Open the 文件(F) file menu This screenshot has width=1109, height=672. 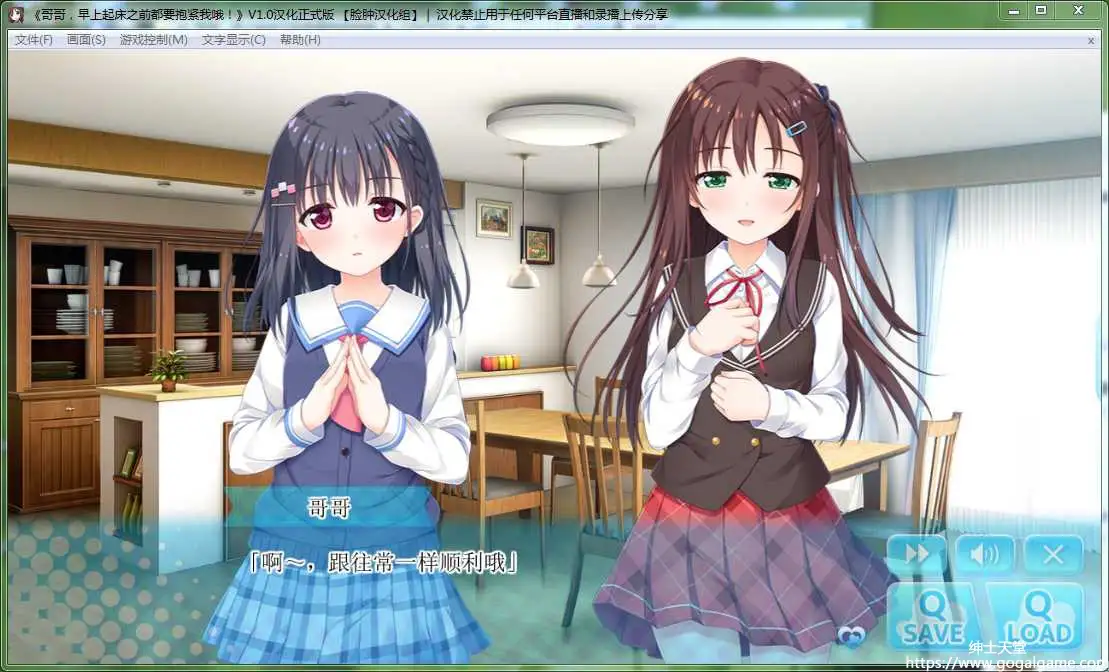point(33,40)
